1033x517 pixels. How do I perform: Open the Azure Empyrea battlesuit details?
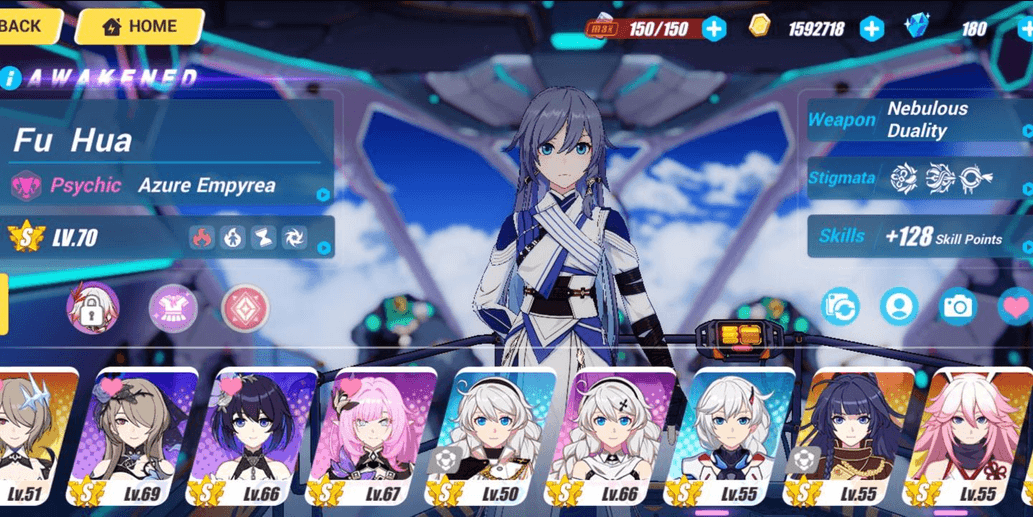click(170, 186)
